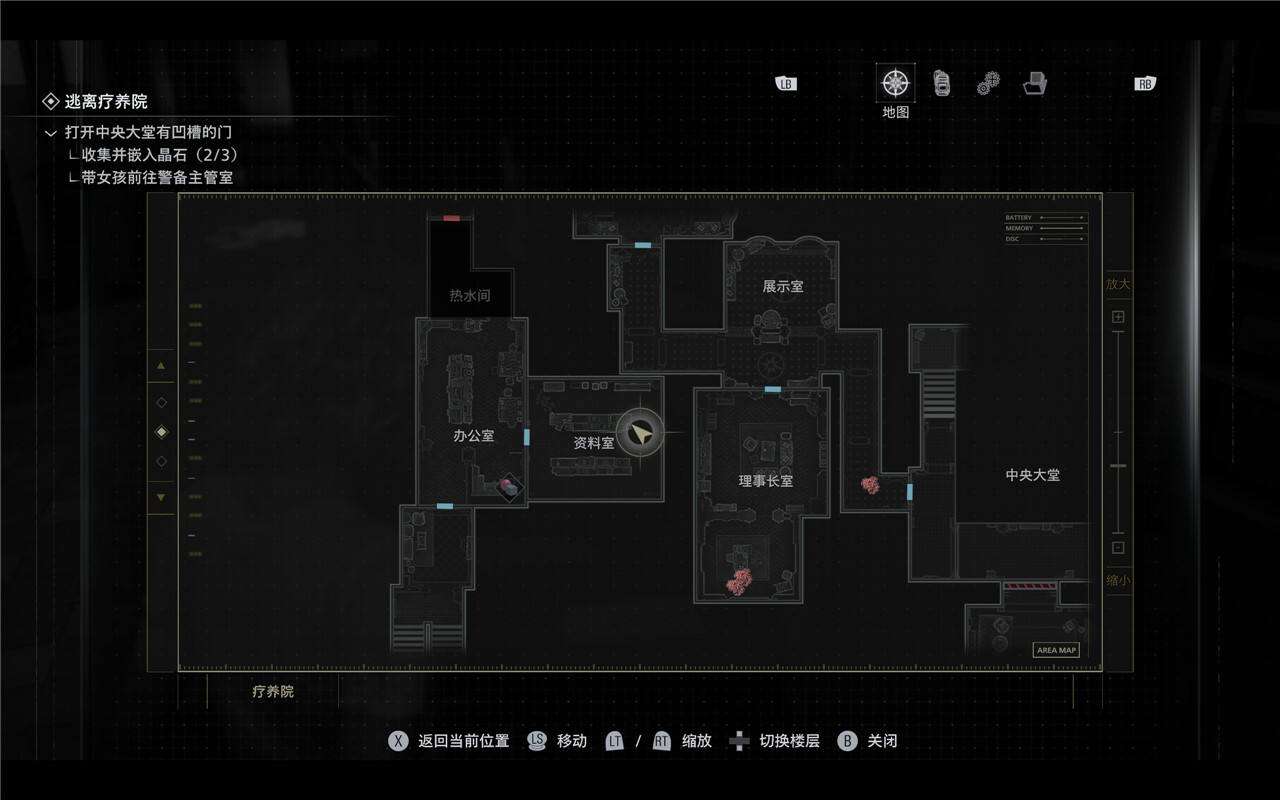Select the compass Map tab

895,83
